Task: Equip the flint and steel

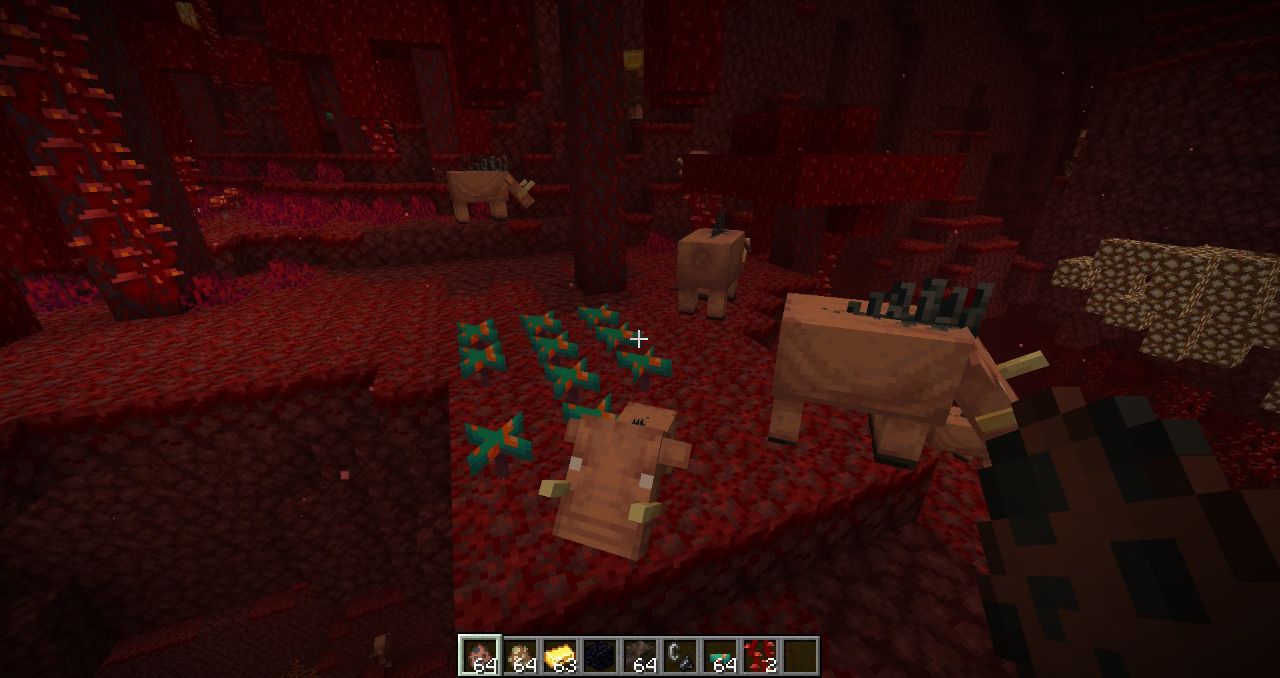Action: pos(679,656)
